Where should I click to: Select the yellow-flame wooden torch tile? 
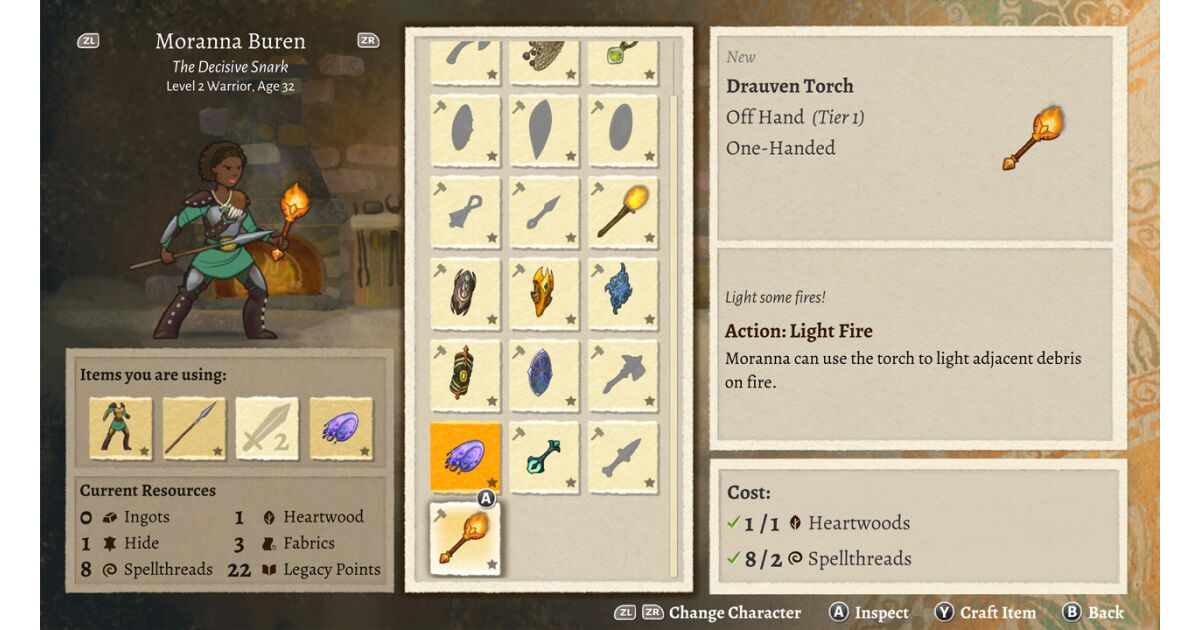pyautogui.click(x=623, y=212)
